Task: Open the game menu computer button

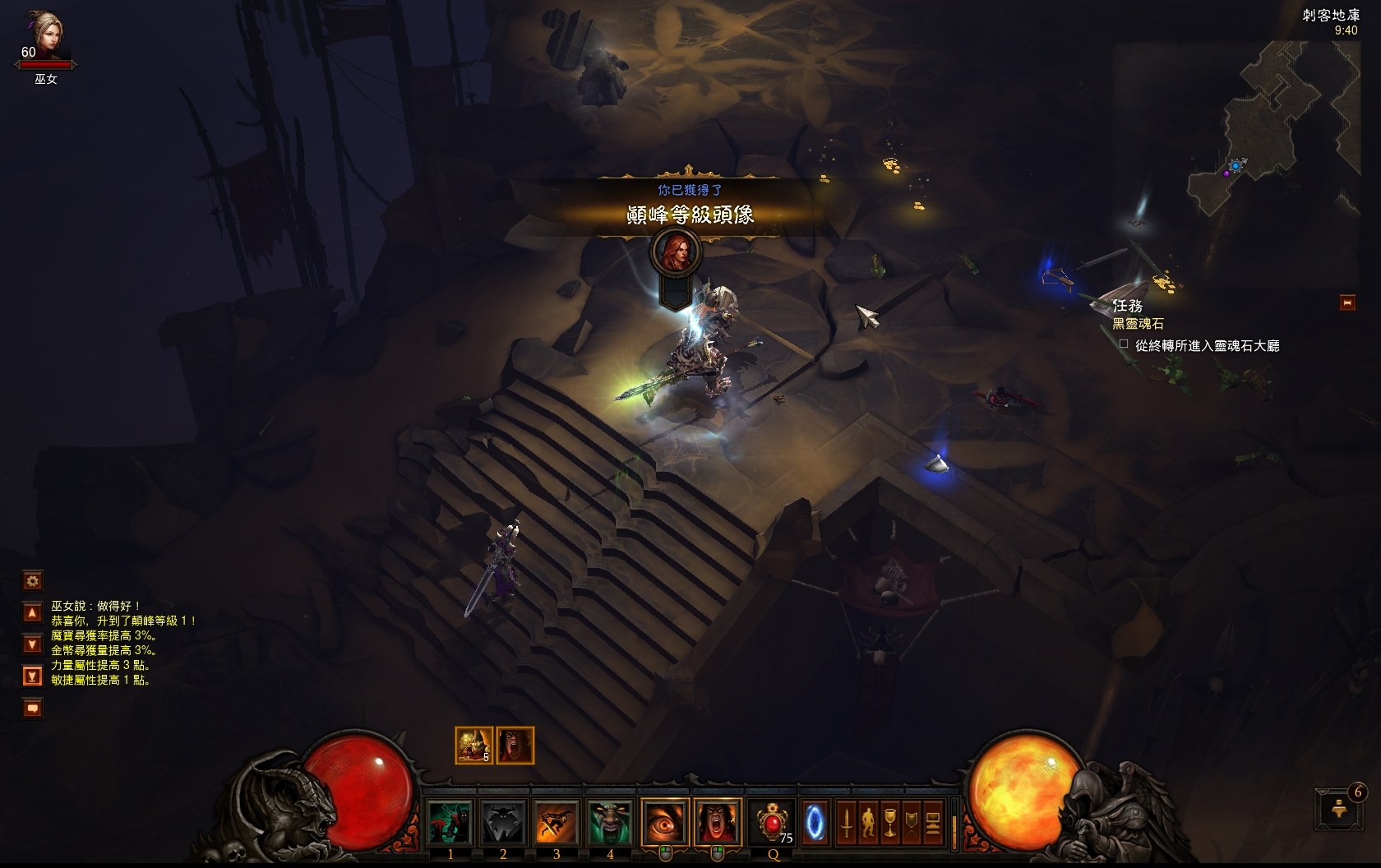Action: pos(932,822)
